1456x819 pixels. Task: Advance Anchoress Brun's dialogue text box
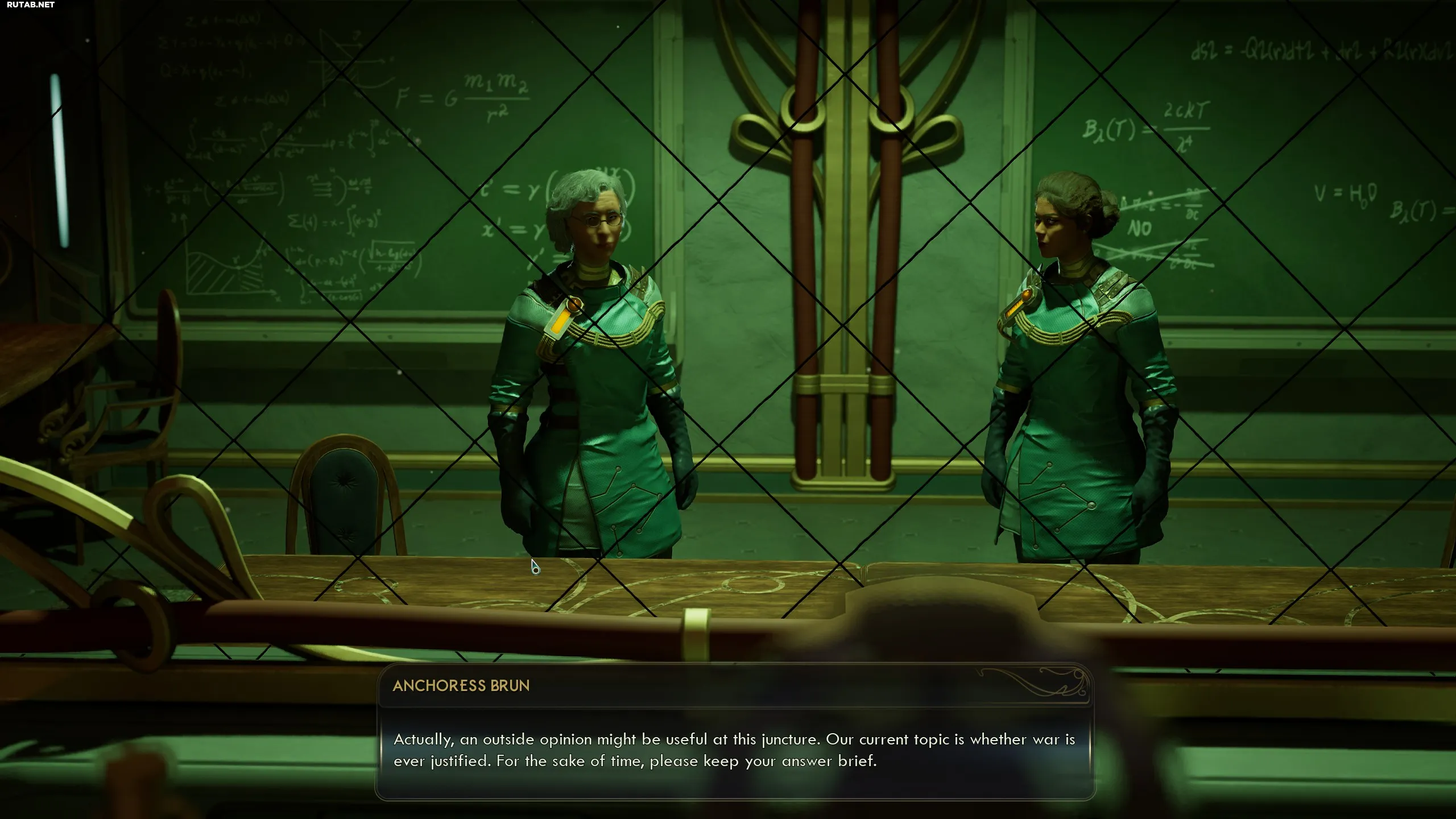734,750
